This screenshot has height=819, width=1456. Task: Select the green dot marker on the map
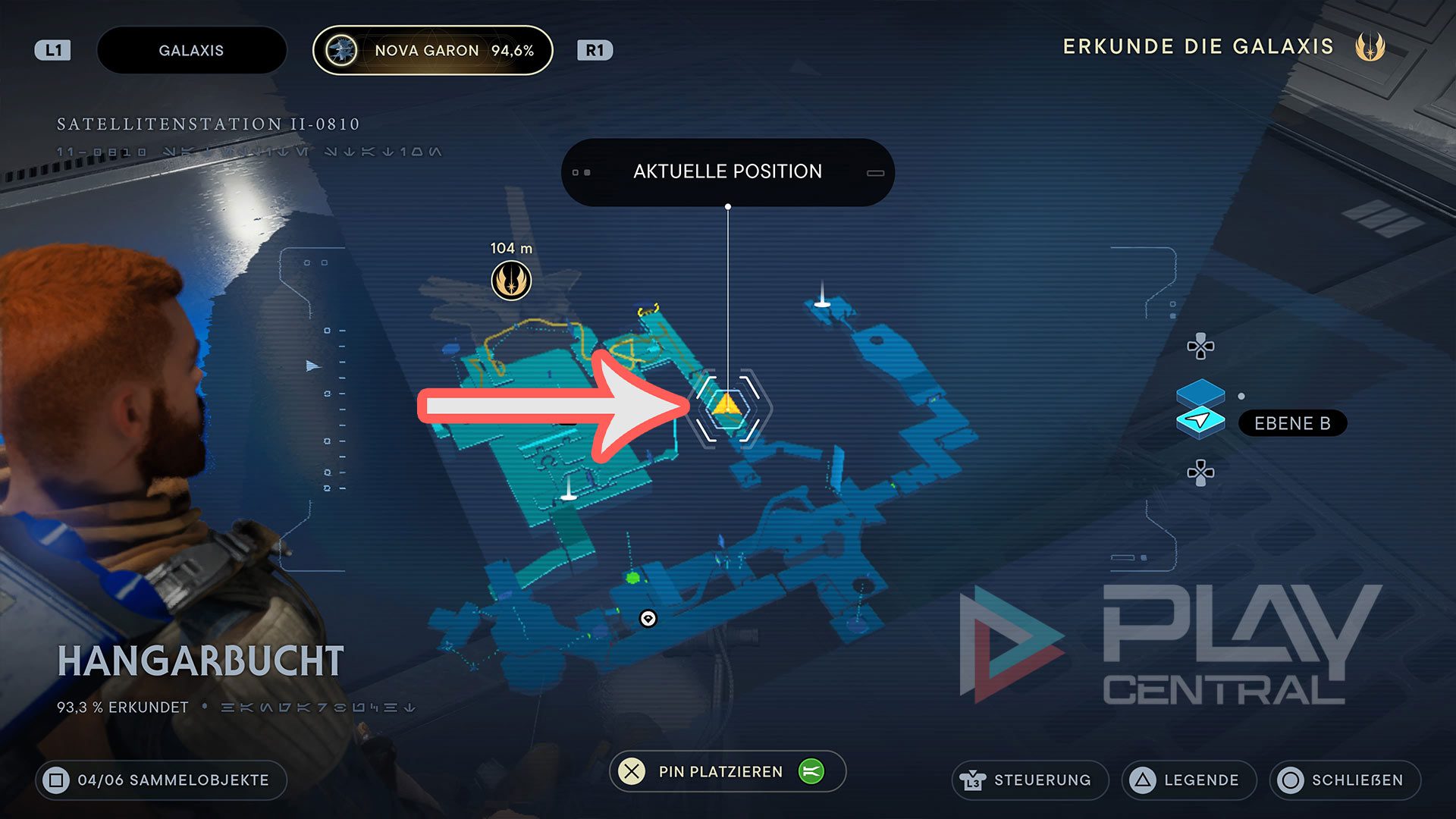tap(633, 579)
